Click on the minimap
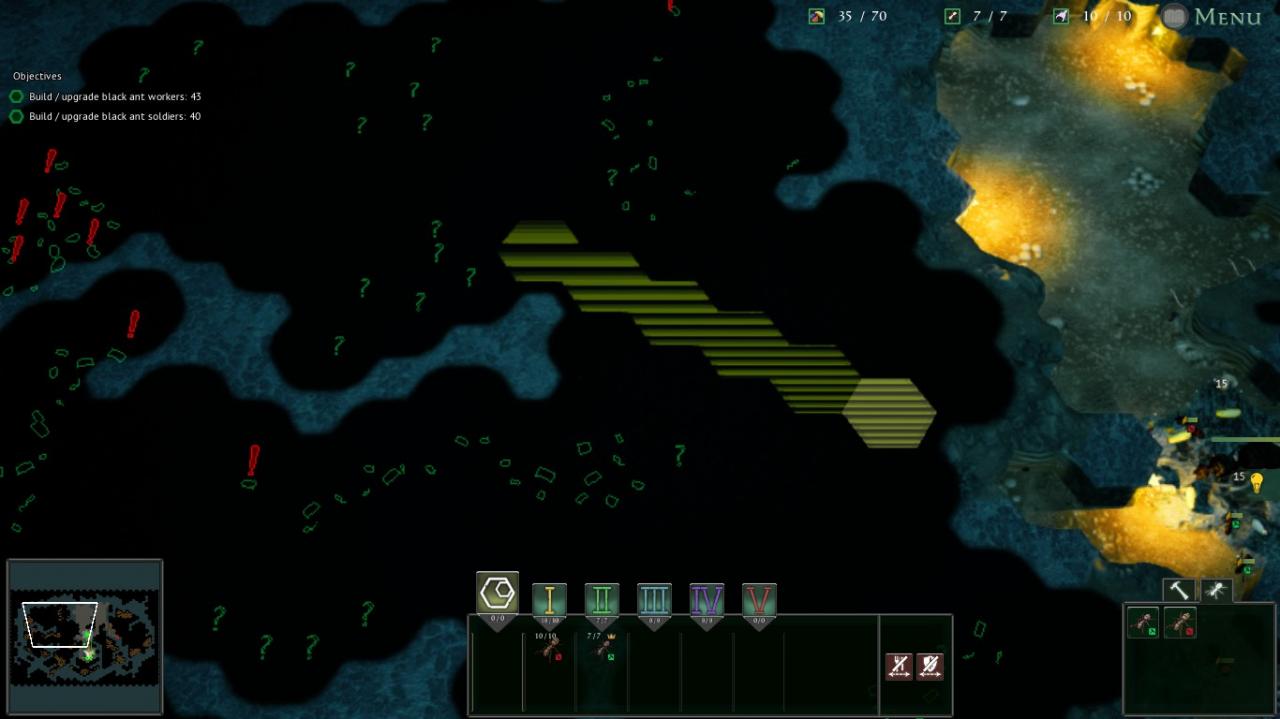This screenshot has height=719, width=1280. click(85, 637)
